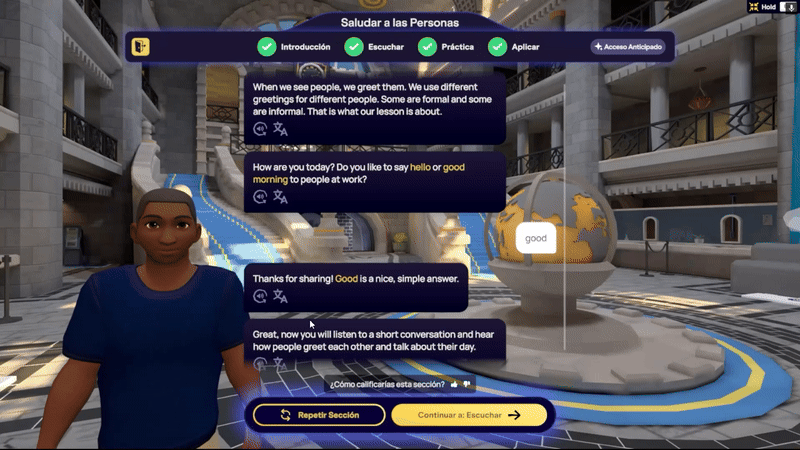Translate the "Thanks for sharing!" message
Image resolution: width=800 pixels, height=450 pixels.
tap(280, 296)
